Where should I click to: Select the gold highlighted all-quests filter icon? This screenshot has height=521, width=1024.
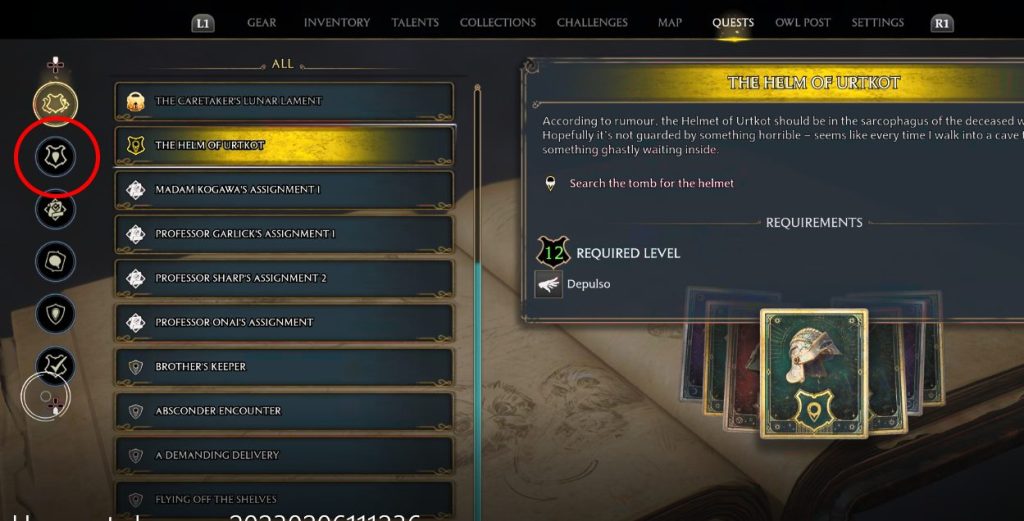pos(56,102)
